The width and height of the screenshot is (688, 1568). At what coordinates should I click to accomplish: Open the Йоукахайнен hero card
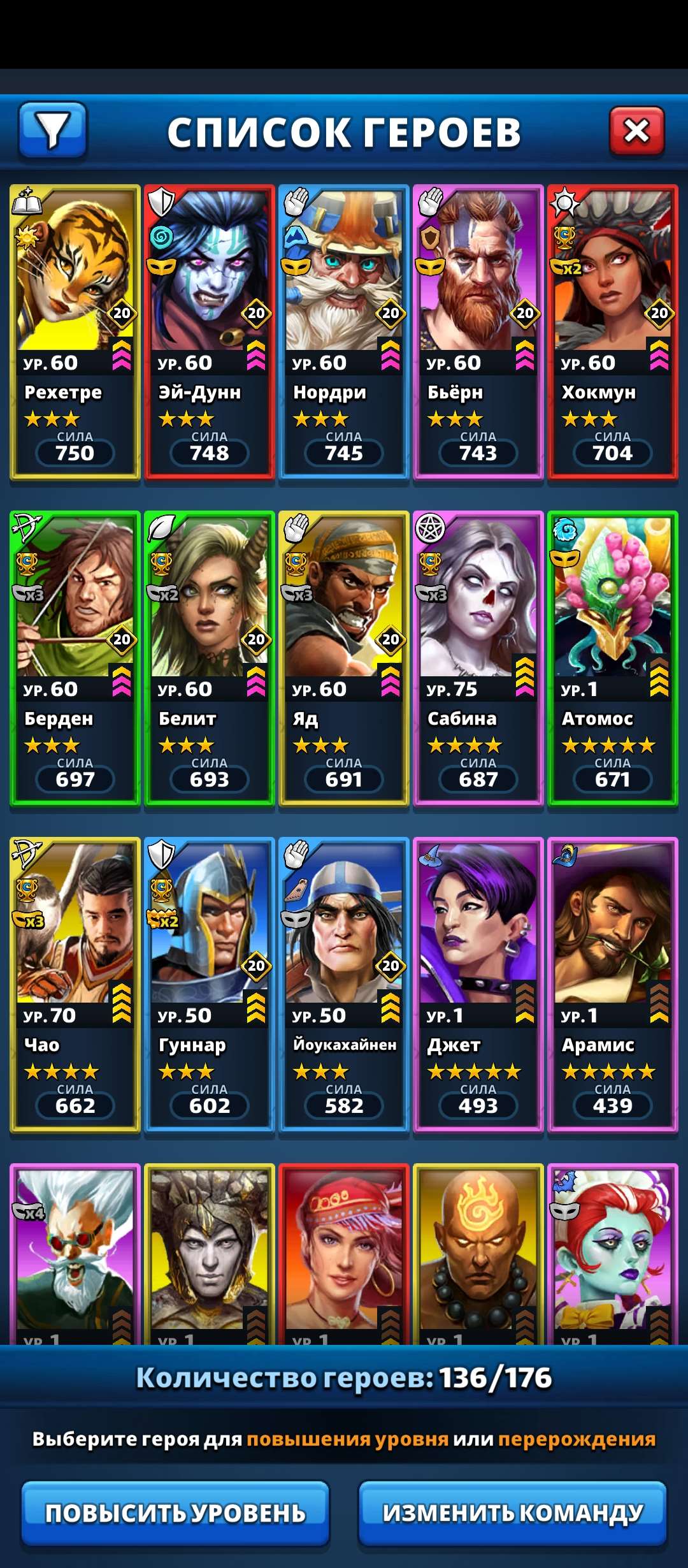(x=344, y=984)
